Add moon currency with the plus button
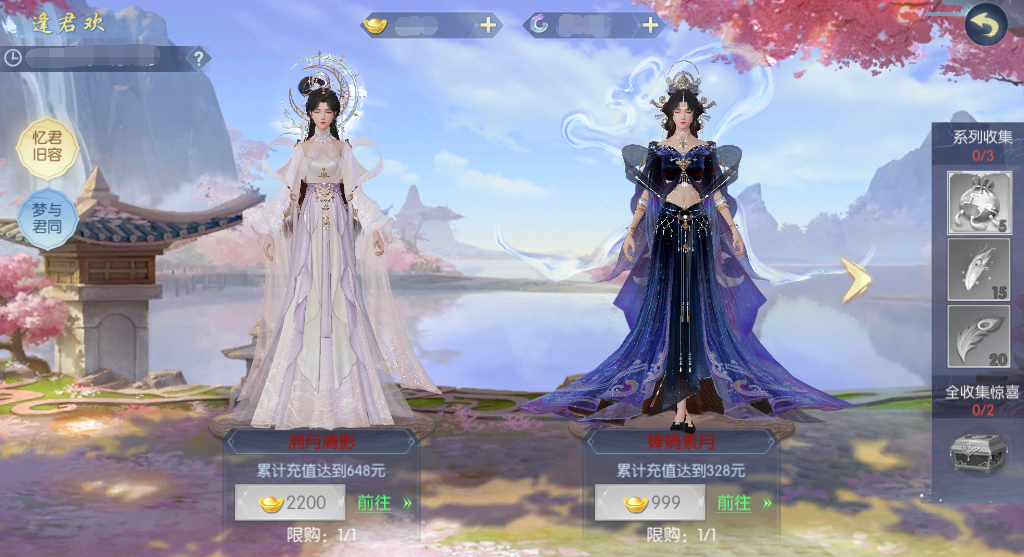The height and width of the screenshot is (557, 1024). click(x=650, y=26)
